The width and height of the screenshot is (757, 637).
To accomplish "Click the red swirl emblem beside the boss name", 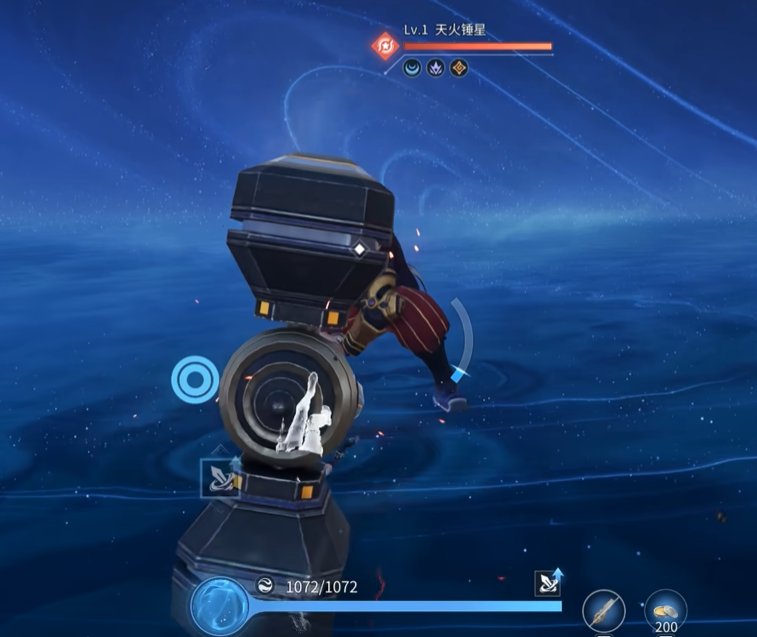I will click(385, 46).
